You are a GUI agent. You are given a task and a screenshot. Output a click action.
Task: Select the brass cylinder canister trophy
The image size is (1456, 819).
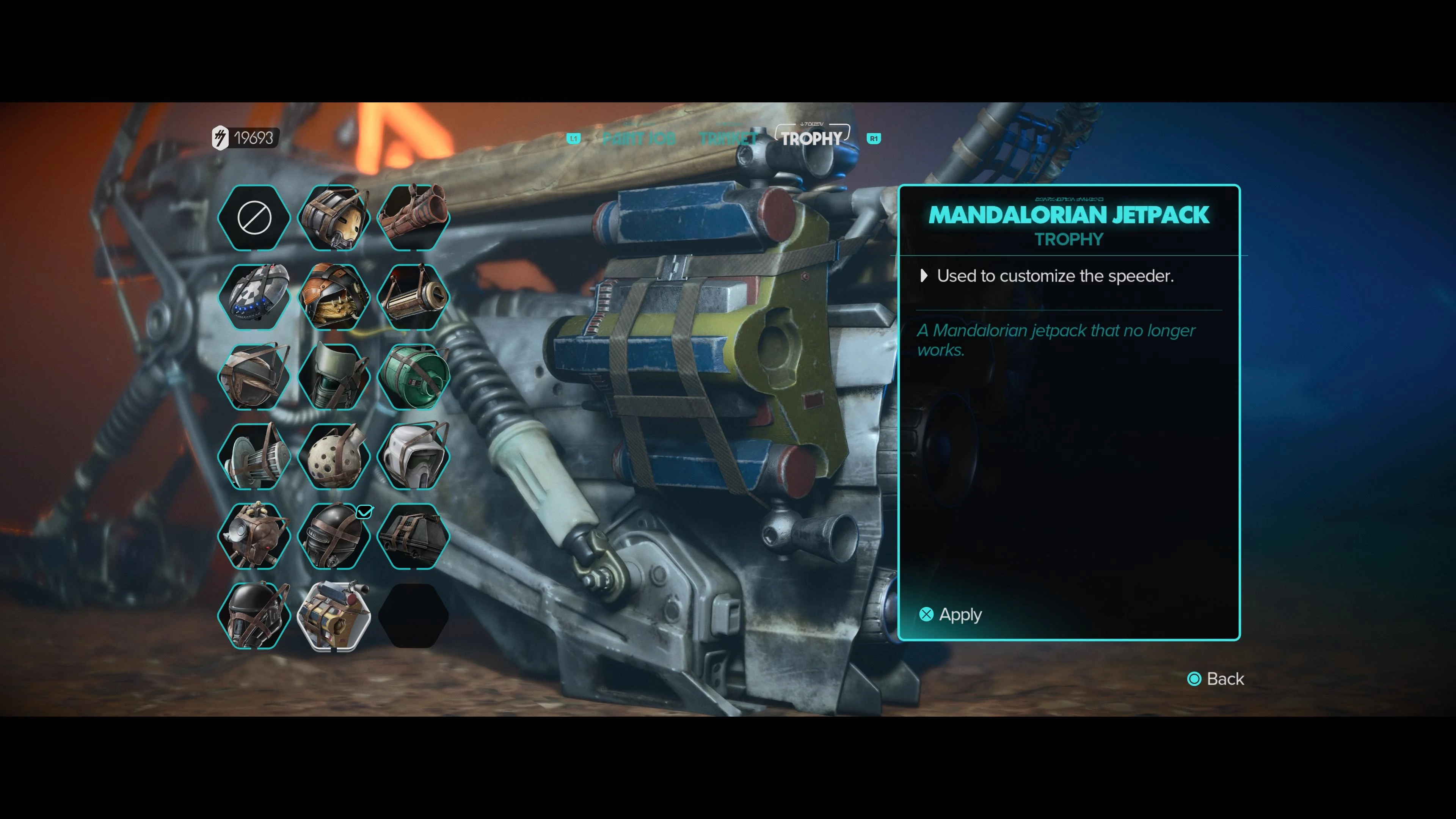(413, 297)
